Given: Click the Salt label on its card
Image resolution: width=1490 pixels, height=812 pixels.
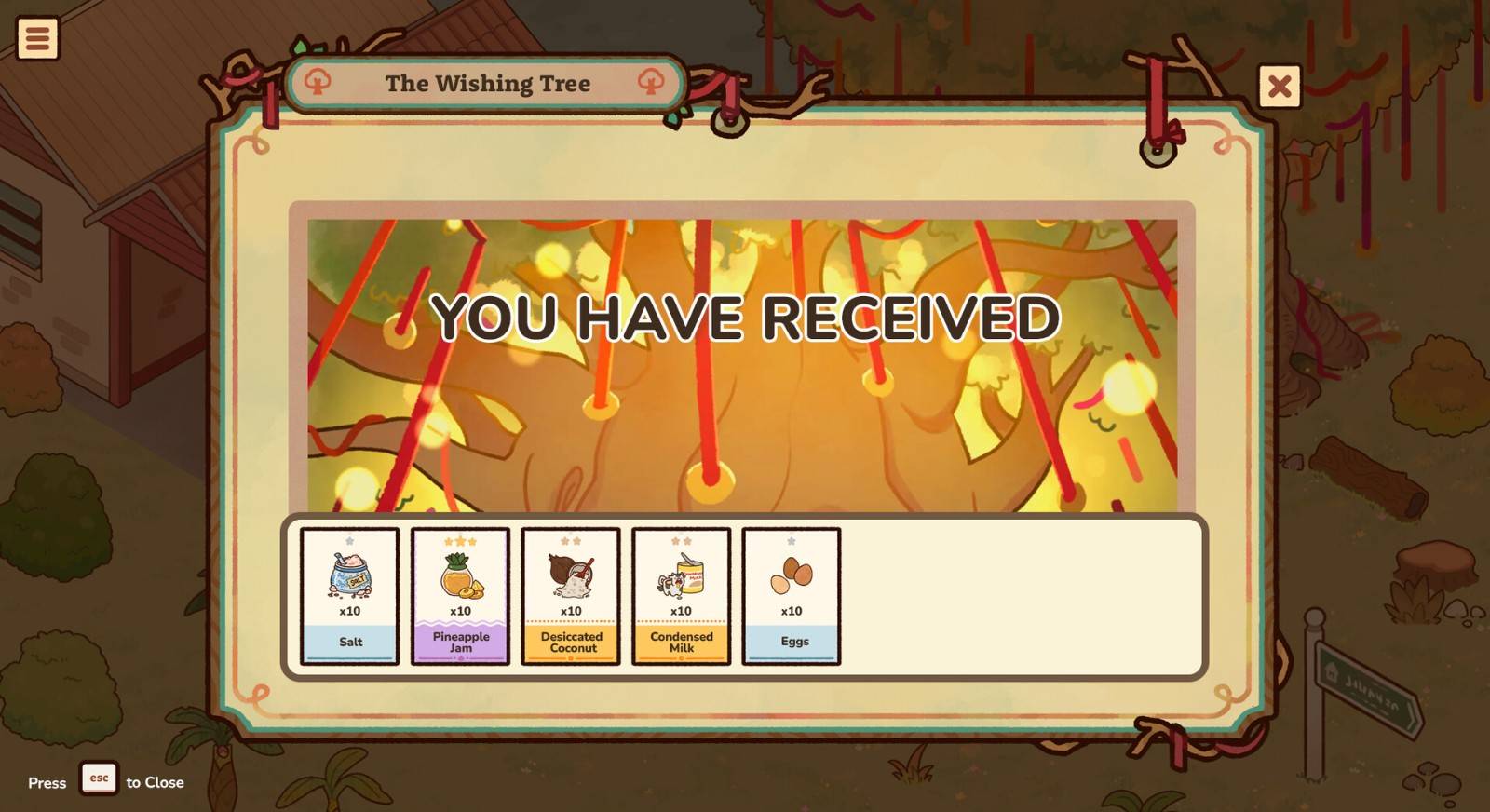Looking at the screenshot, I should point(350,642).
